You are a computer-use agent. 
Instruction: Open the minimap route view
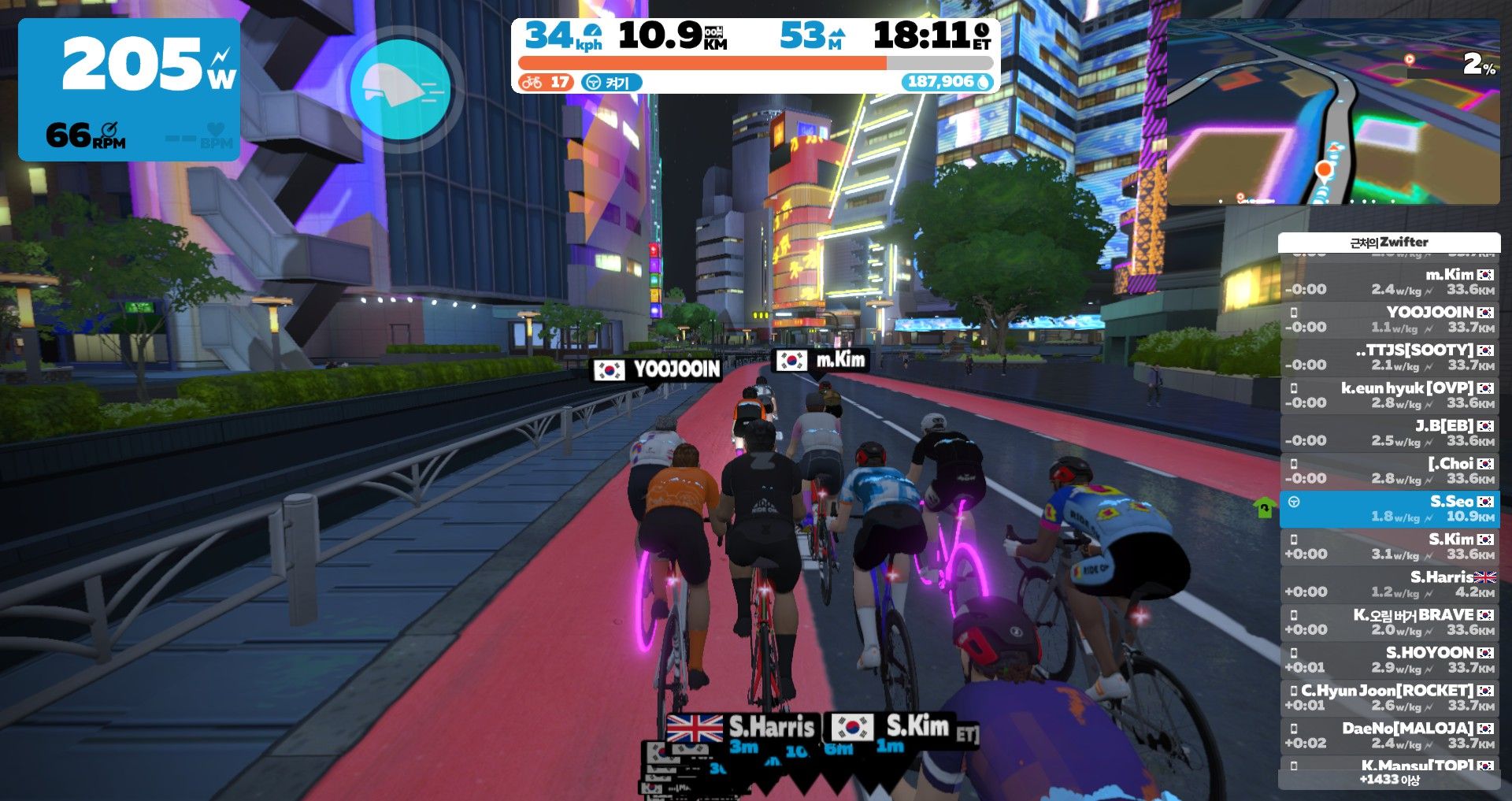[x=1332, y=113]
